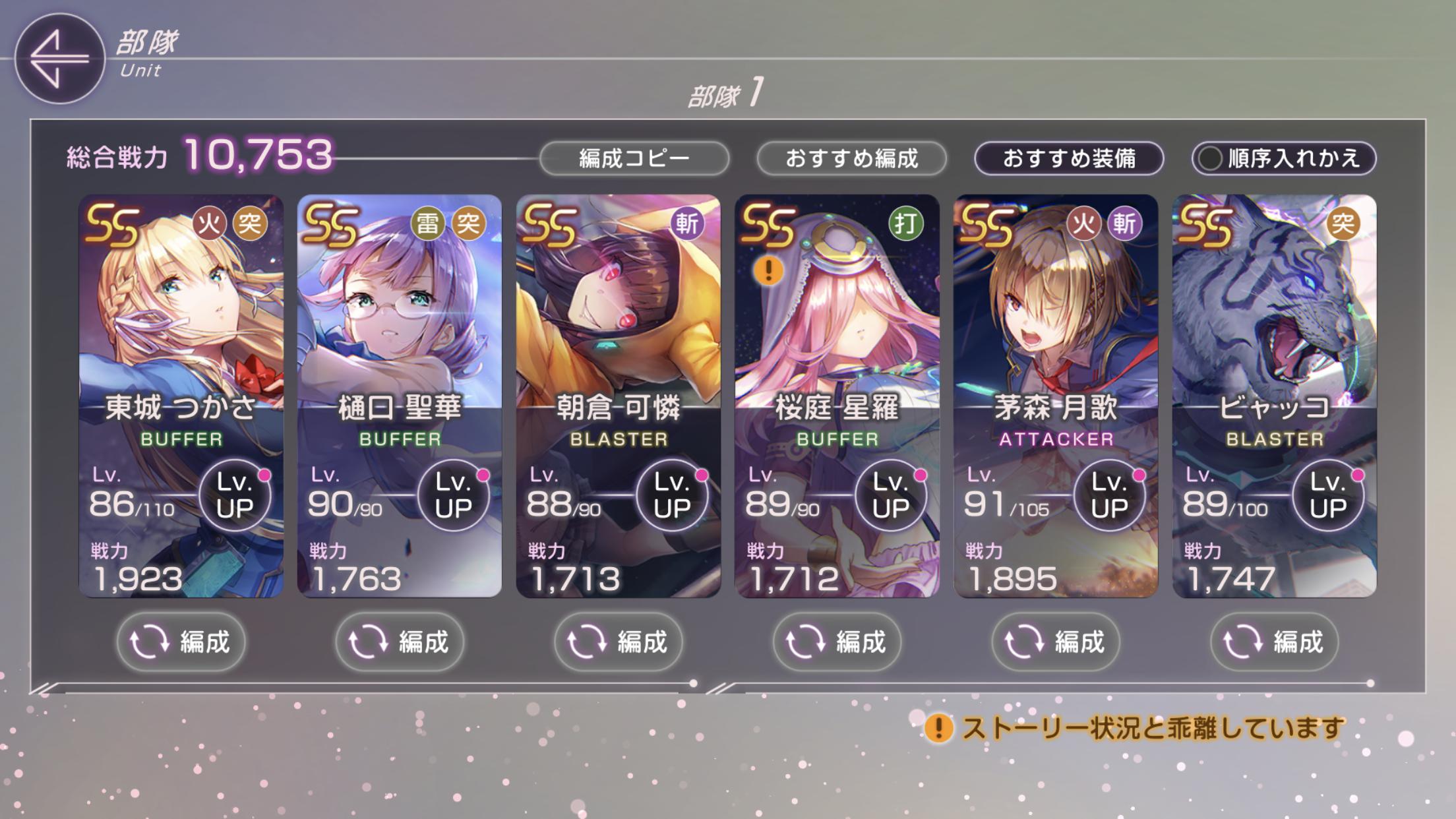The height and width of the screenshot is (819, 1456).
Task: Open おすすめ編成 recommended formation
Action: [x=851, y=159]
